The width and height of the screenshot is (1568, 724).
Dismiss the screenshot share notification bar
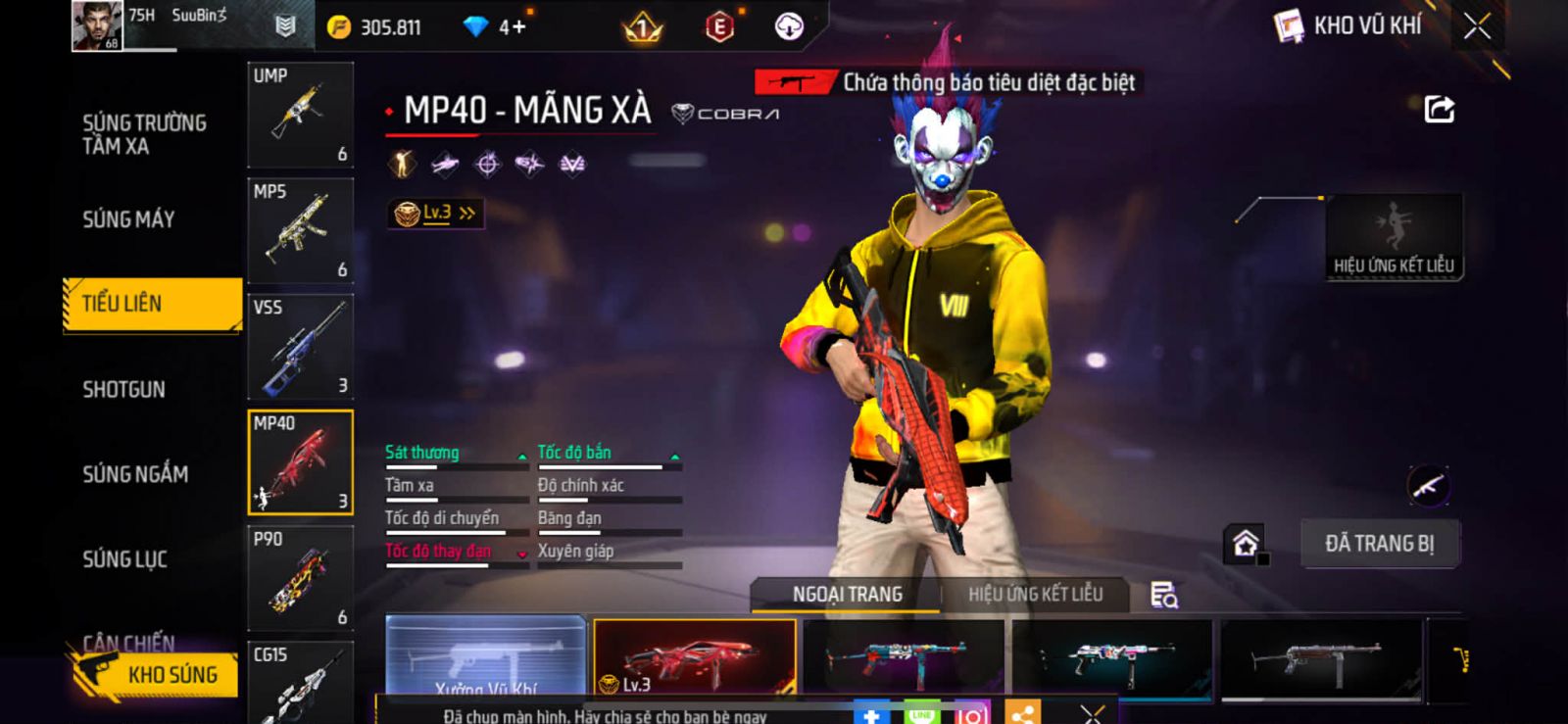(1092, 713)
